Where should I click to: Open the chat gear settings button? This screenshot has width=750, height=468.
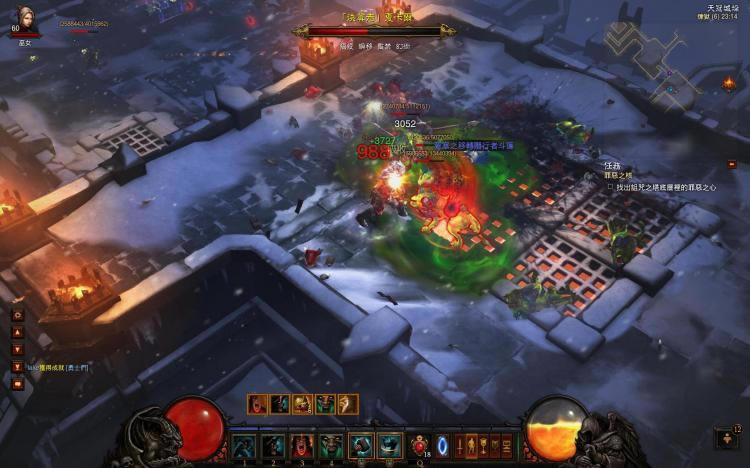(17, 315)
